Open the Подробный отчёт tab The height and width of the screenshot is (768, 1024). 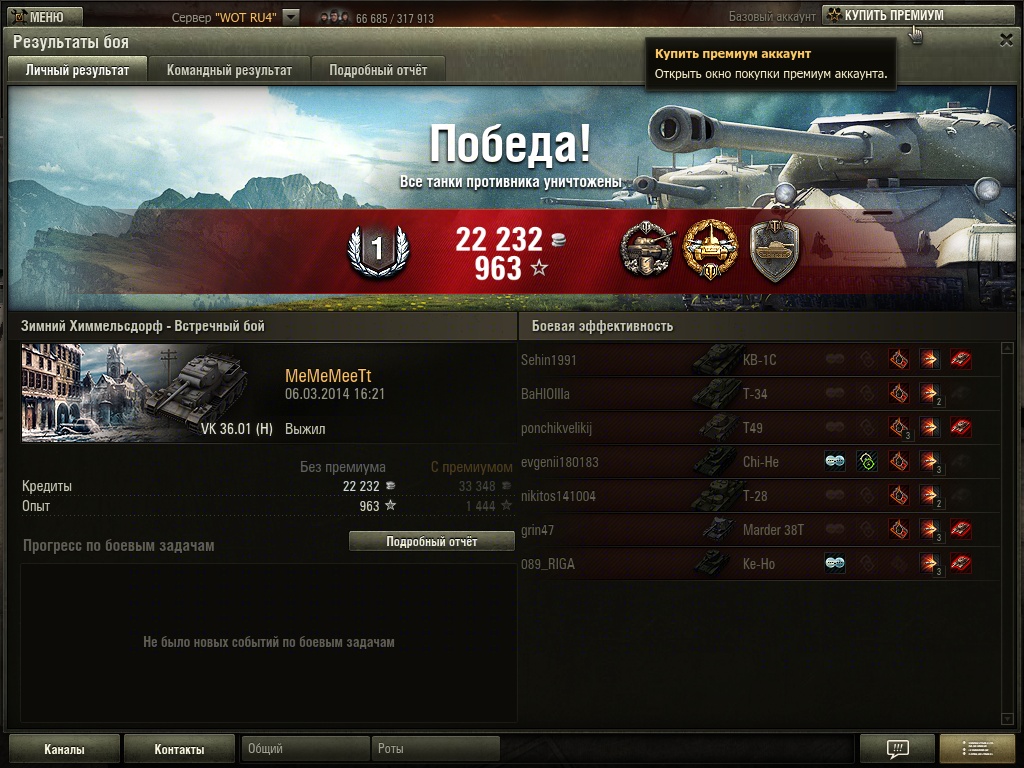(x=378, y=70)
